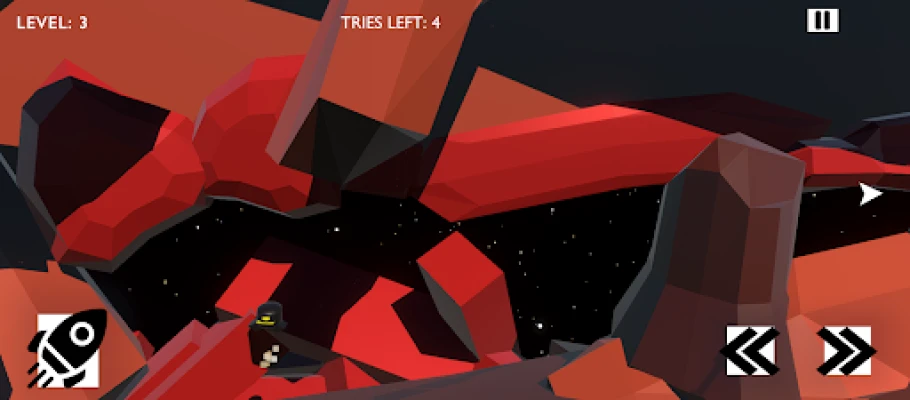This screenshot has height=400, width=910.
Task: Fire the rocket thrust button
Action: point(68,349)
